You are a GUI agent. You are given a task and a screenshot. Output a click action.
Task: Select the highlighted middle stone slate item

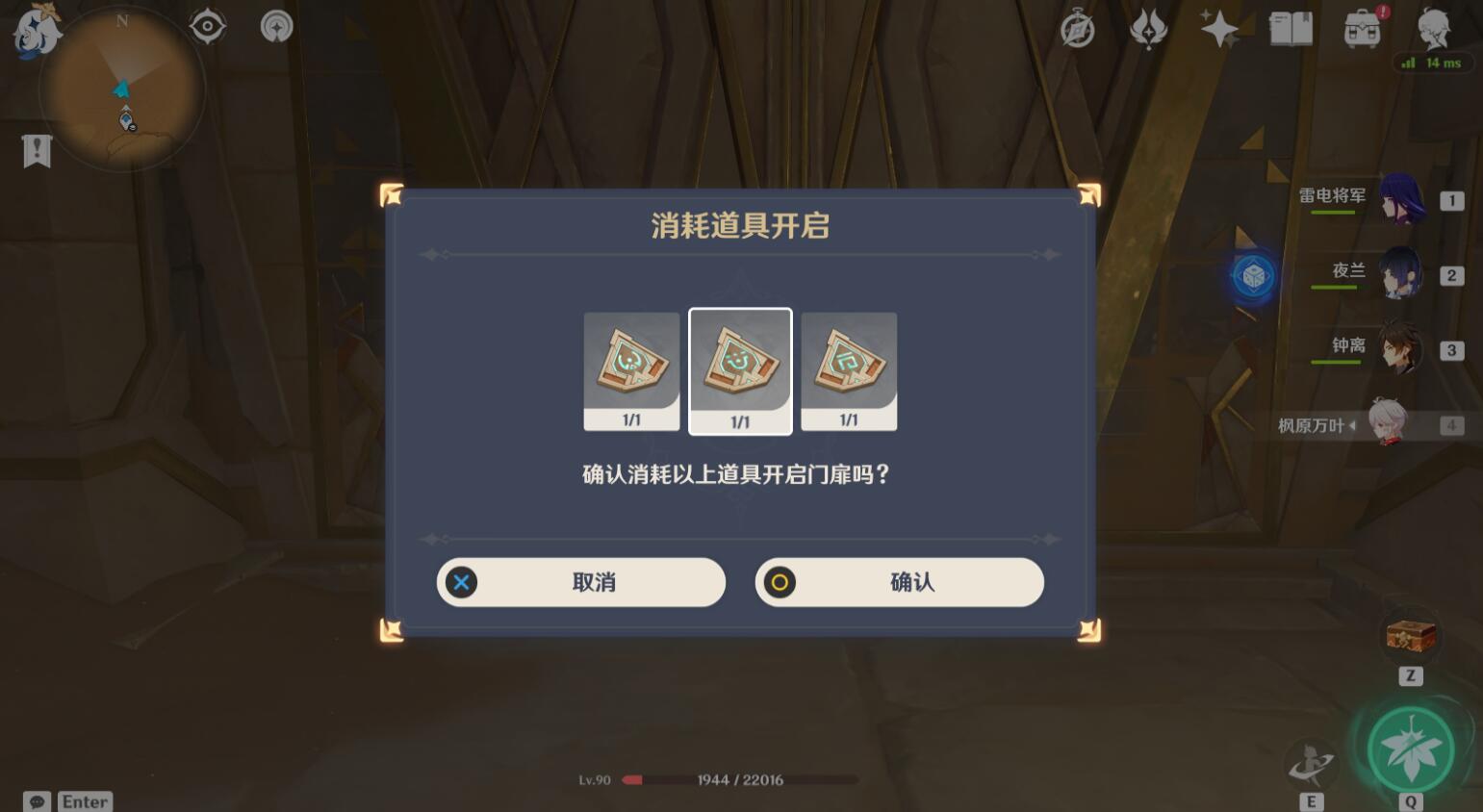point(740,370)
